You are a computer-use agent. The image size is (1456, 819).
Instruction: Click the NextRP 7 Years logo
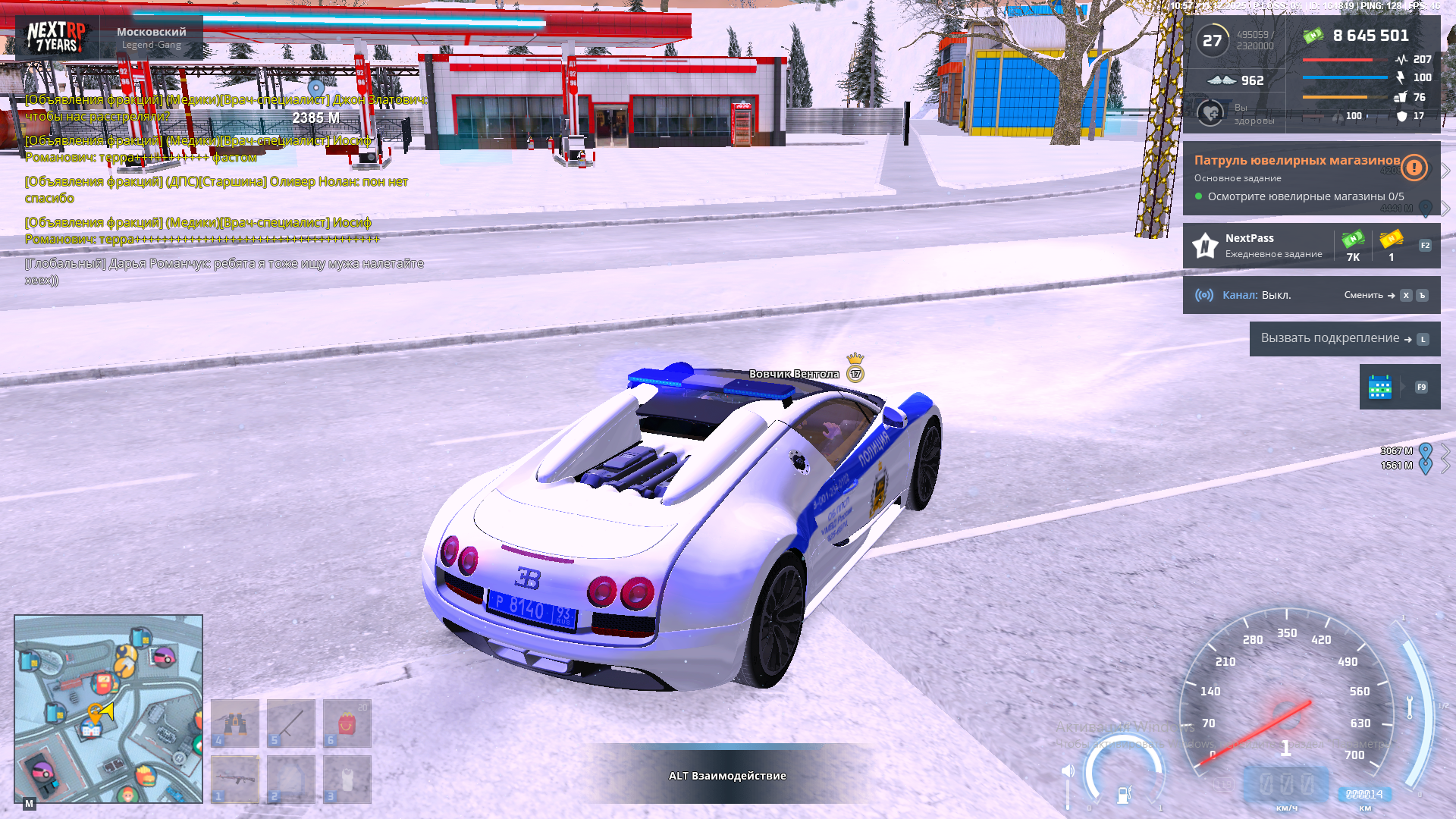(x=56, y=36)
